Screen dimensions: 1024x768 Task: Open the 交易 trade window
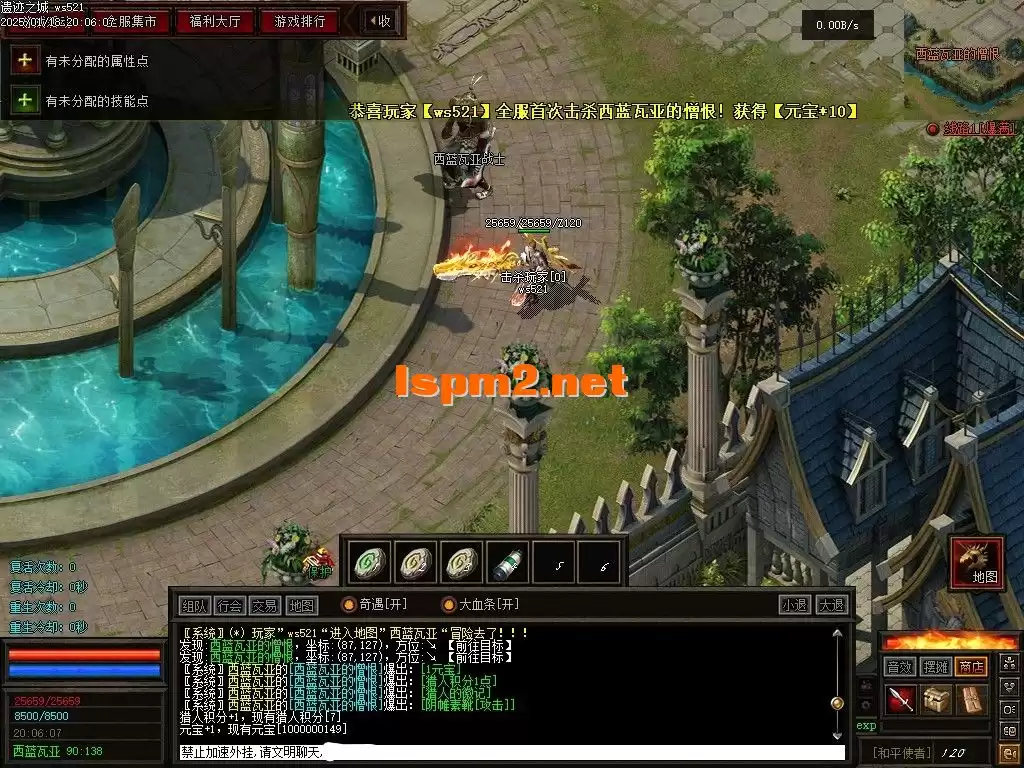click(264, 605)
